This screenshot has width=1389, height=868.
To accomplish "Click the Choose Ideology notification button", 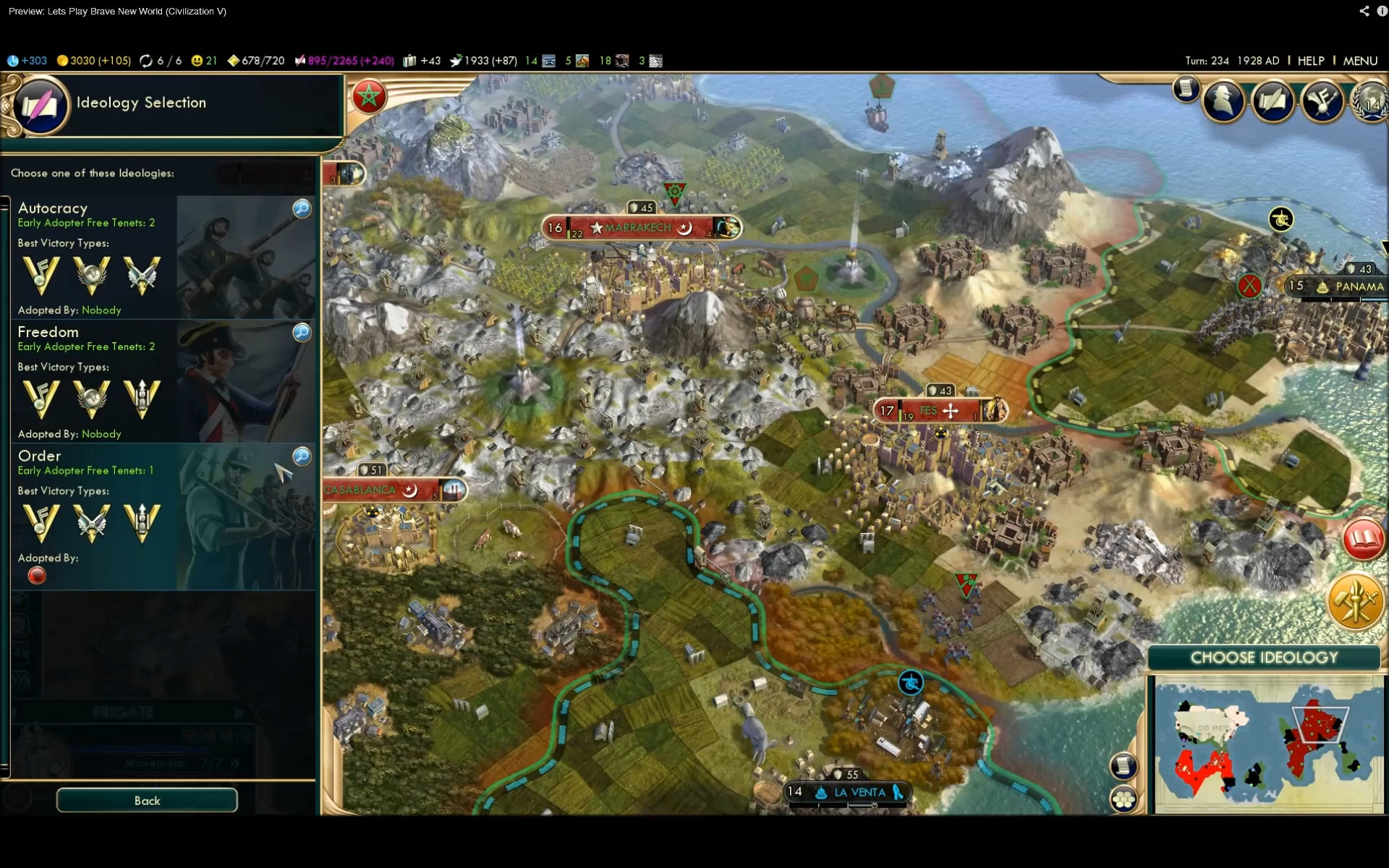I will point(1264,658).
